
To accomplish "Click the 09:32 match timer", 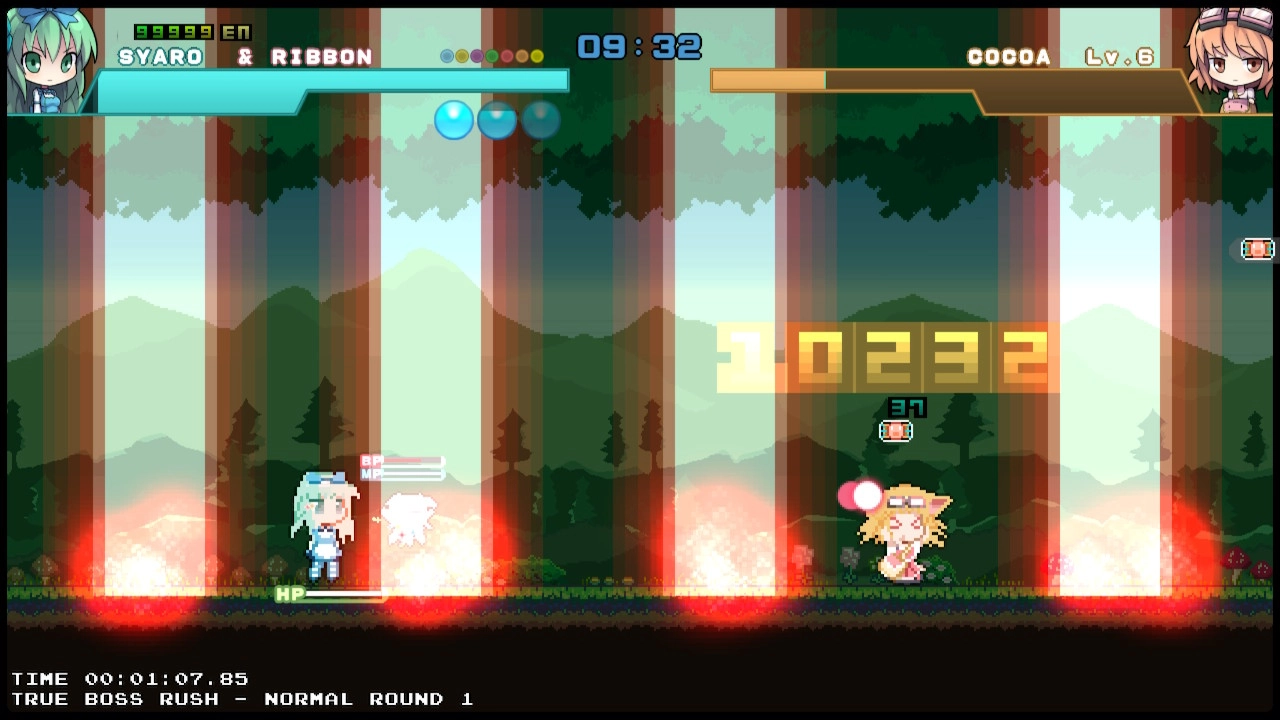I will point(638,46).
